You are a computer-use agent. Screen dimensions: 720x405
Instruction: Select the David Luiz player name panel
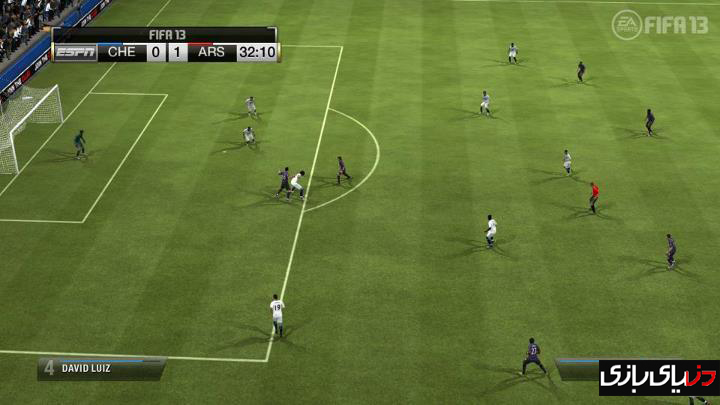(101, 368)
